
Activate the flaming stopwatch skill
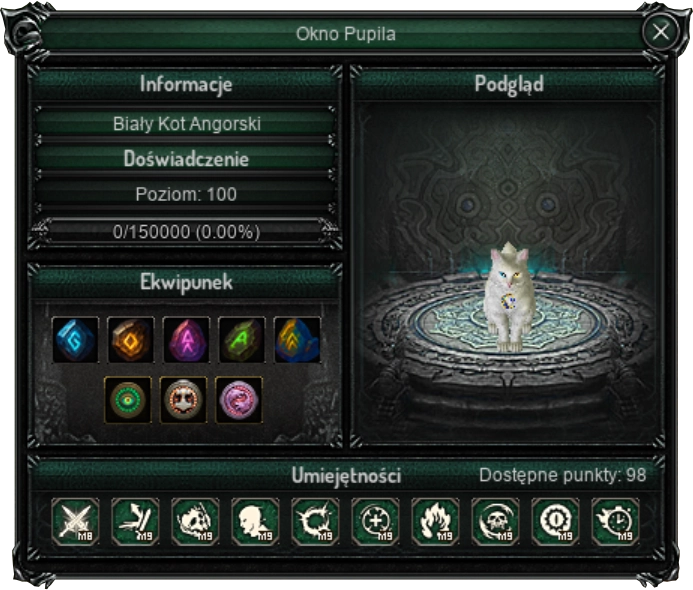coord(616,521)
